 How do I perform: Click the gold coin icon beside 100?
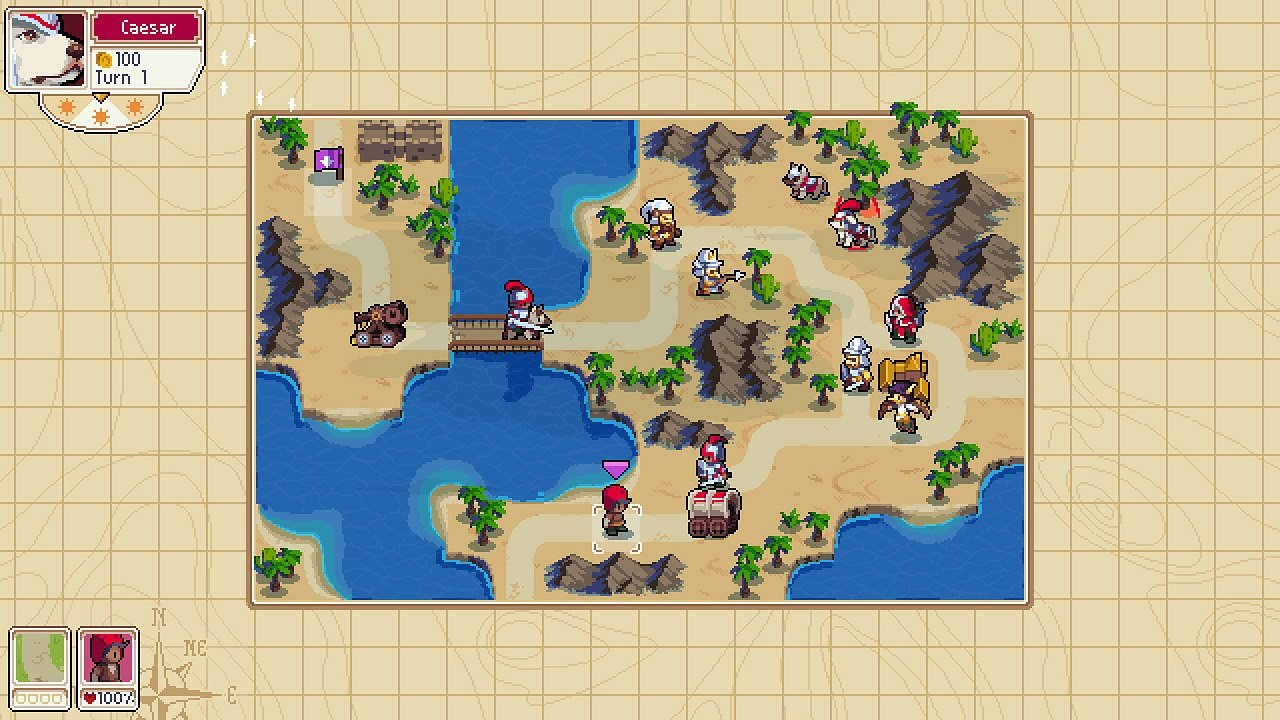[103, 58]
